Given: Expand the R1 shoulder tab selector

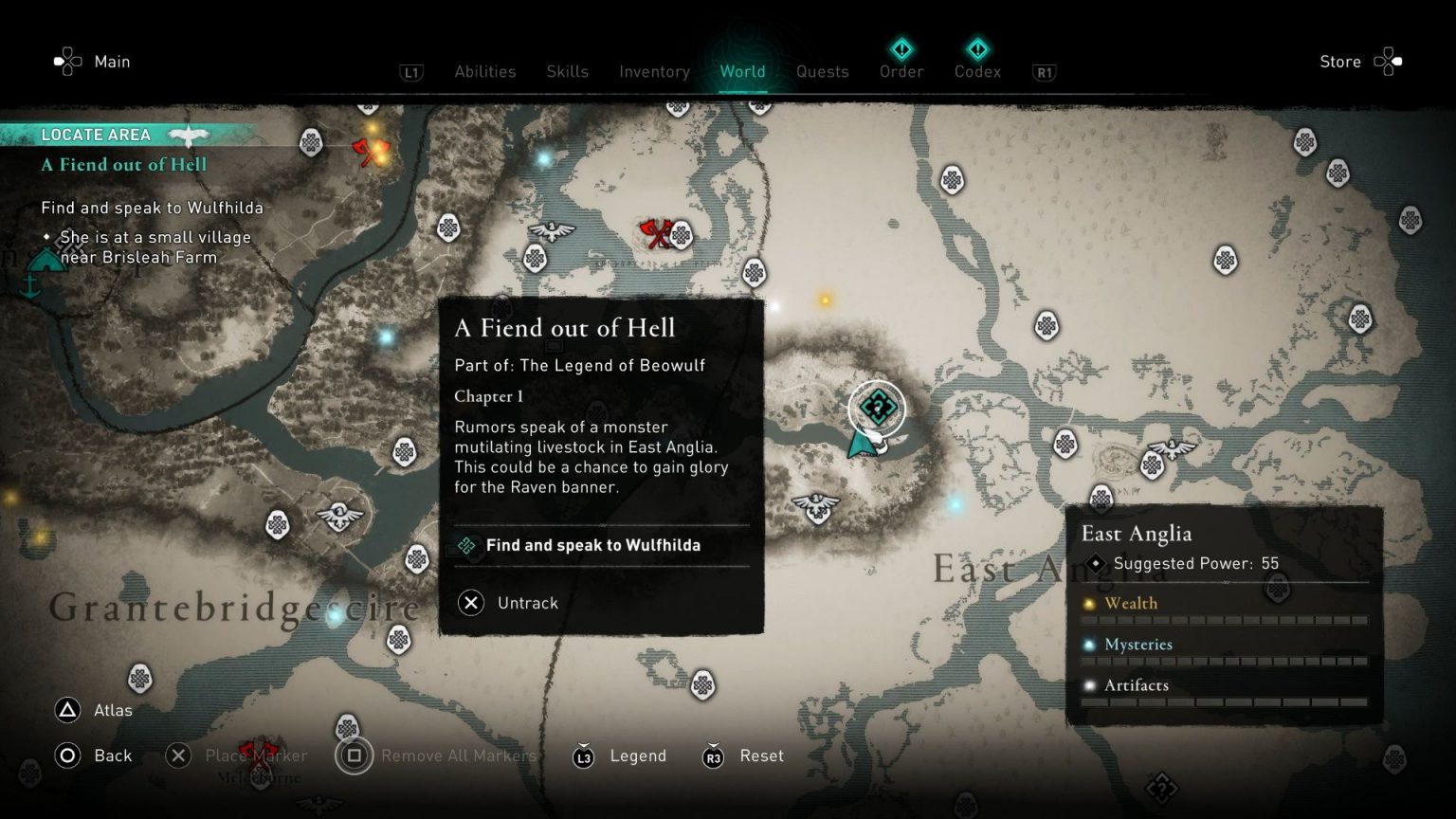Looking at the screenshot, I should pos(1044,72).
